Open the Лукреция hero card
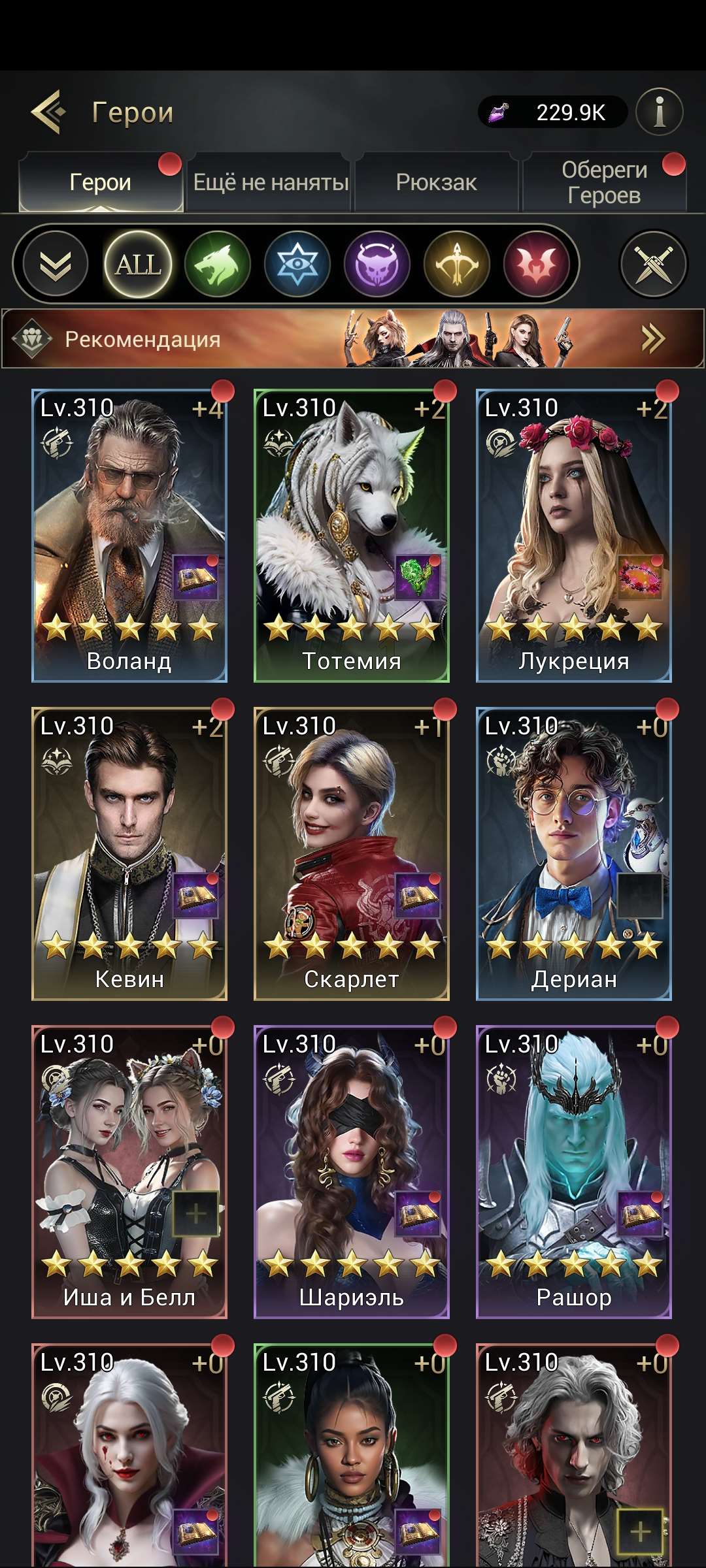 [574, 536]
